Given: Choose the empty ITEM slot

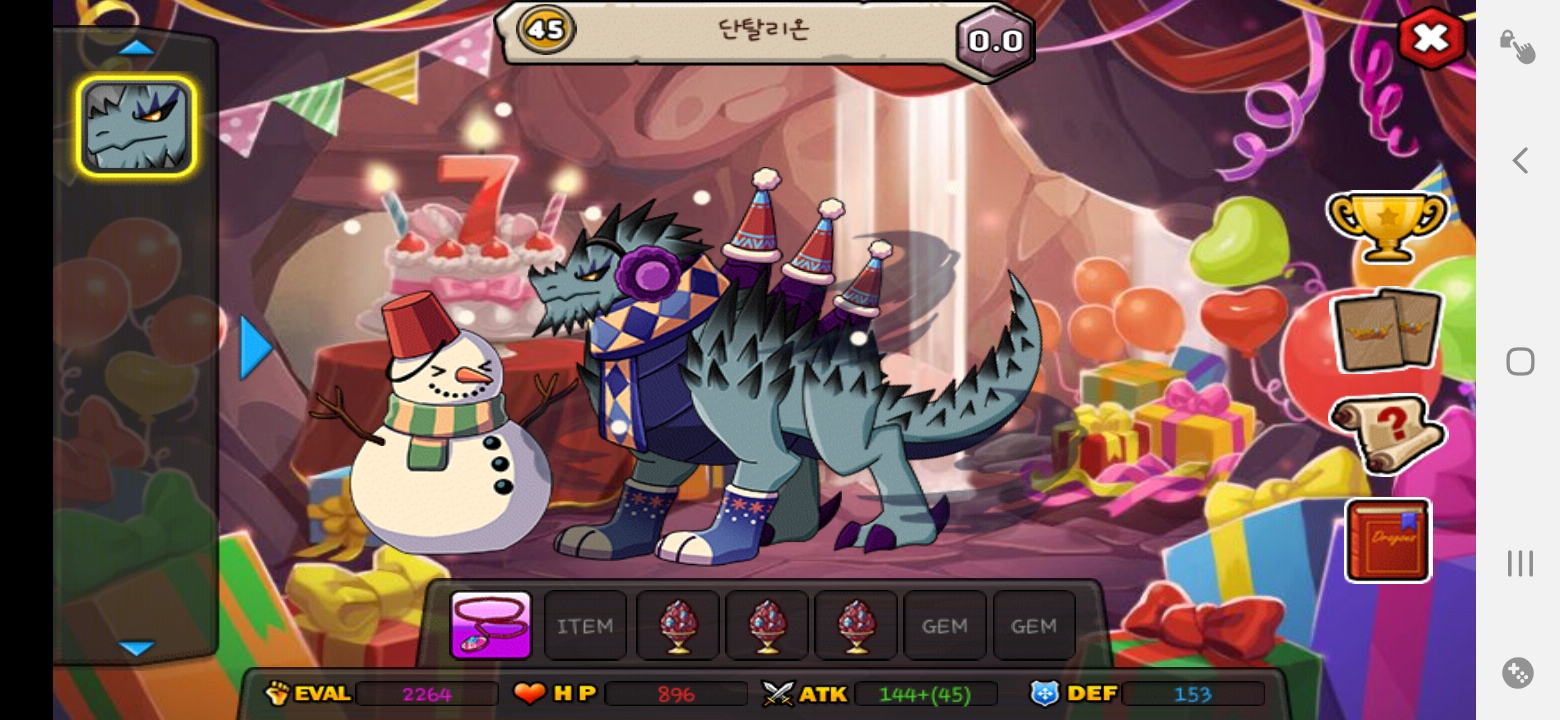Looking at the screenshot, I should tap(585, 626).
